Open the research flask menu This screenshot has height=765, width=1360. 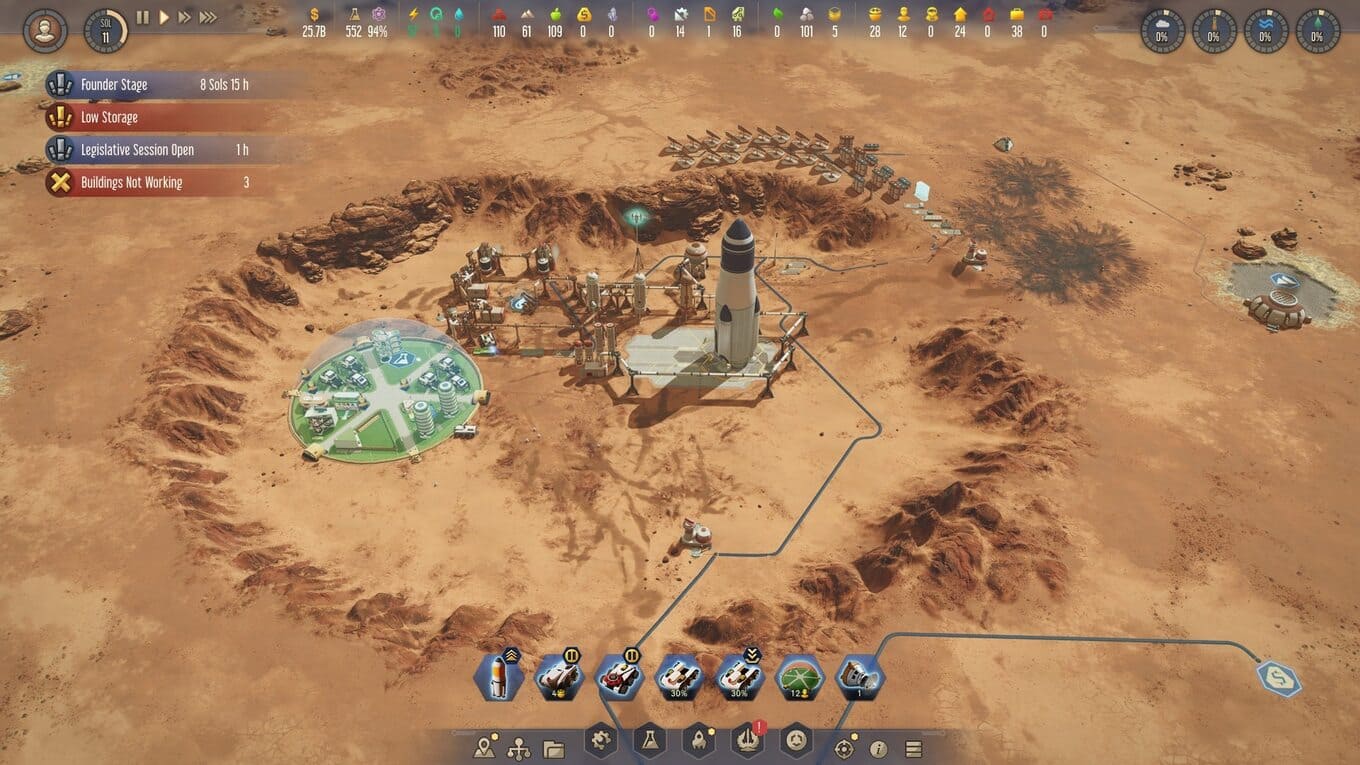[649, 741]
